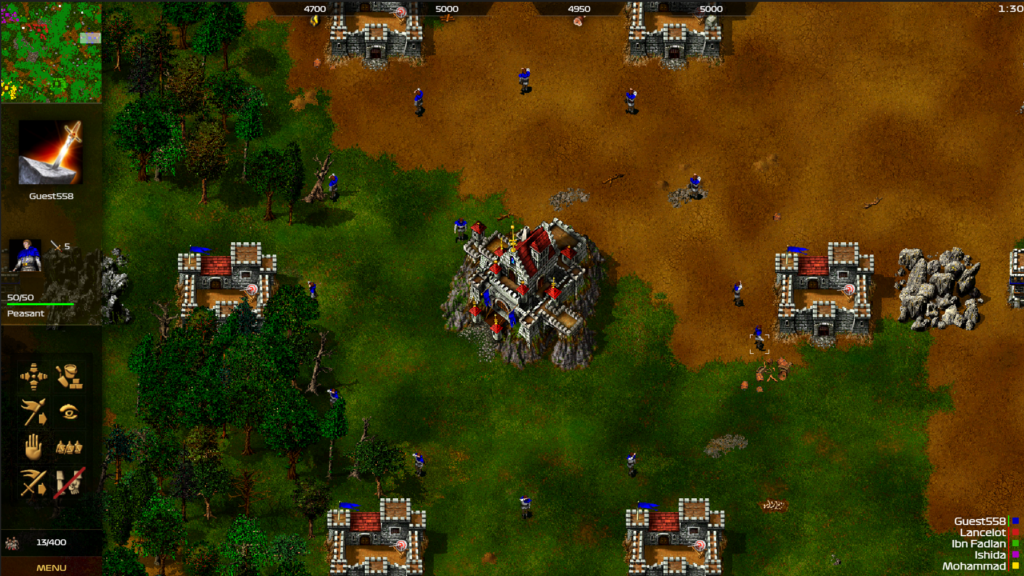Pick Mohammad in the player list
The image size is (1024, 576).
point(974,566)
